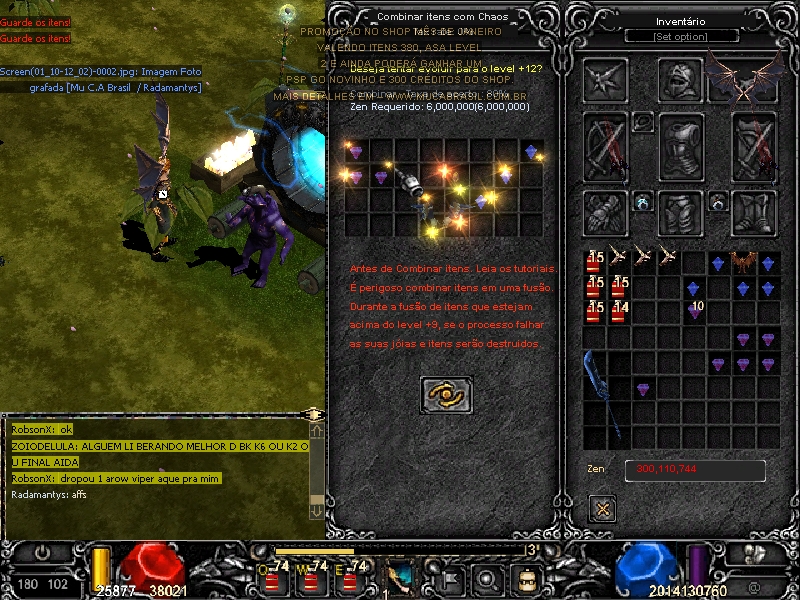Click the magnifier icon on bottom bar
The width and height of the screenshot is (800, 600).
pyautogui.click(x=487, y=578)
